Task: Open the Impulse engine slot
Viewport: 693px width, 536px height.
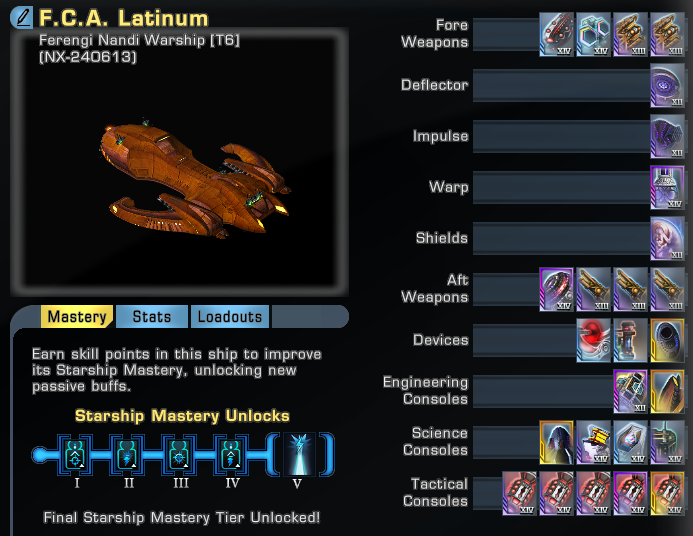Action: pyautogui.click(x=667, y=136)
